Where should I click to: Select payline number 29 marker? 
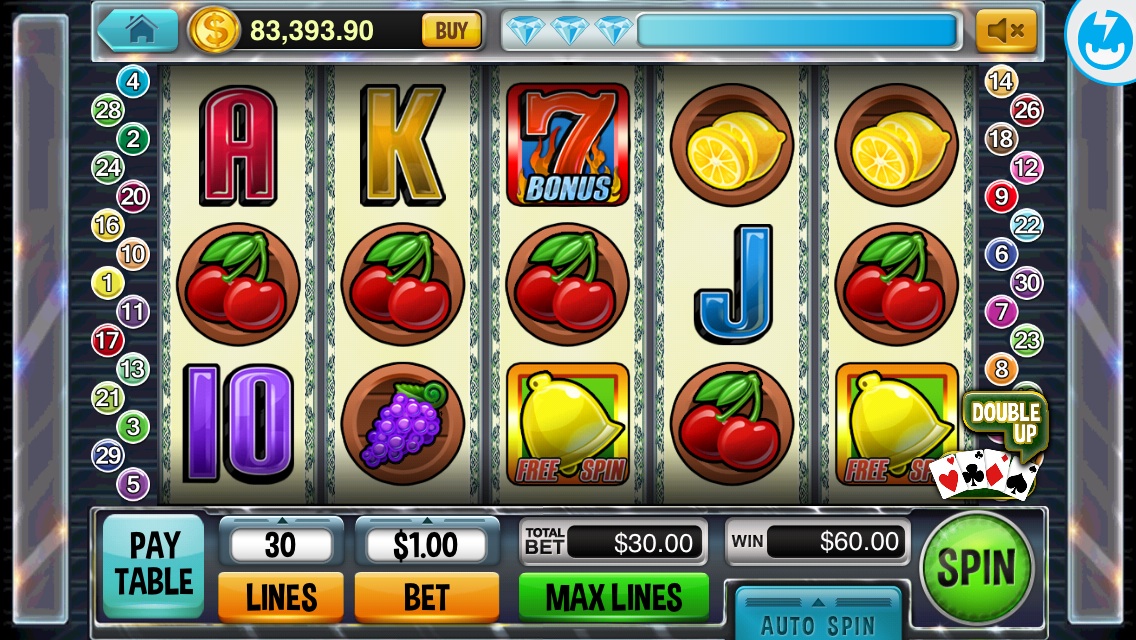coord(107,456)
